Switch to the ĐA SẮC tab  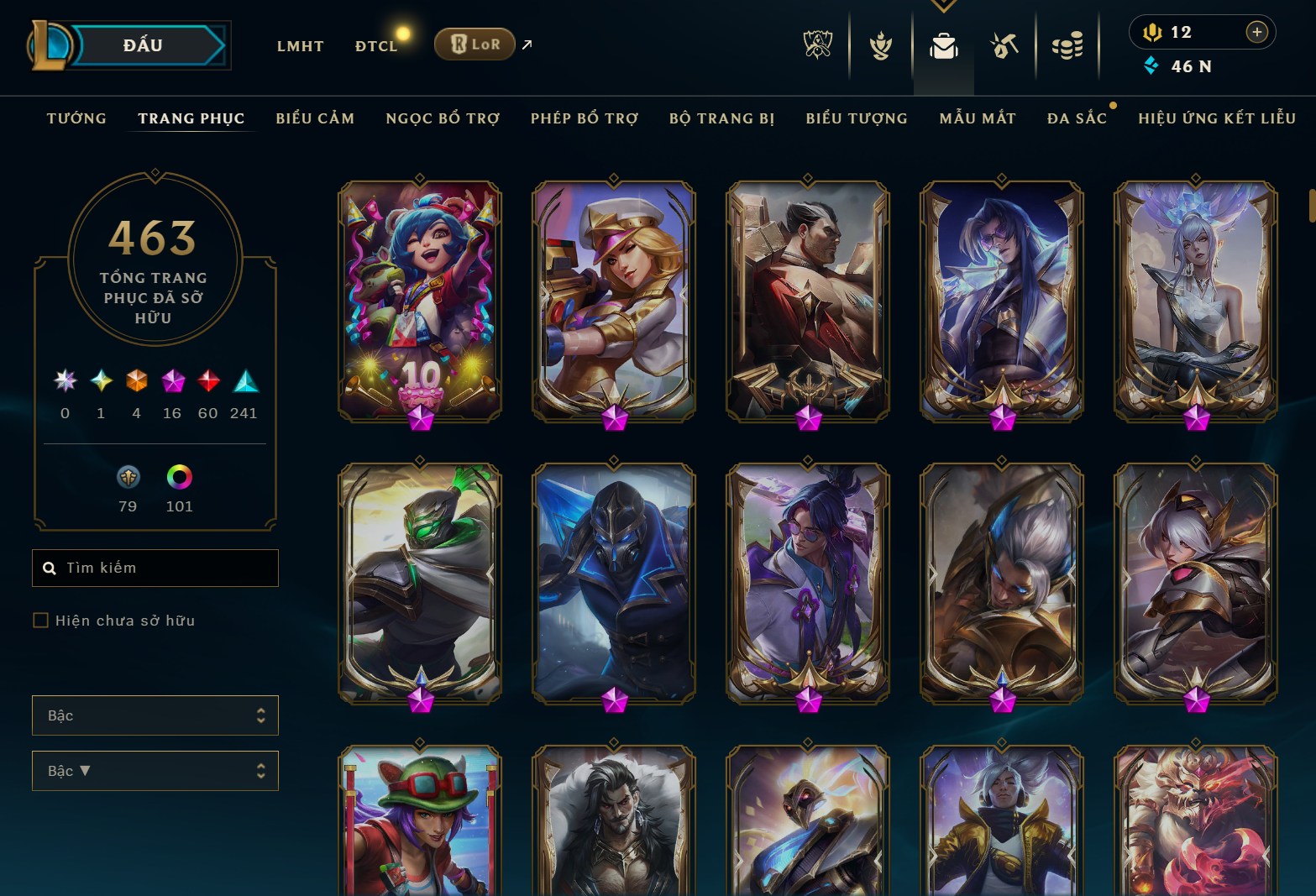pos(1078,118)
